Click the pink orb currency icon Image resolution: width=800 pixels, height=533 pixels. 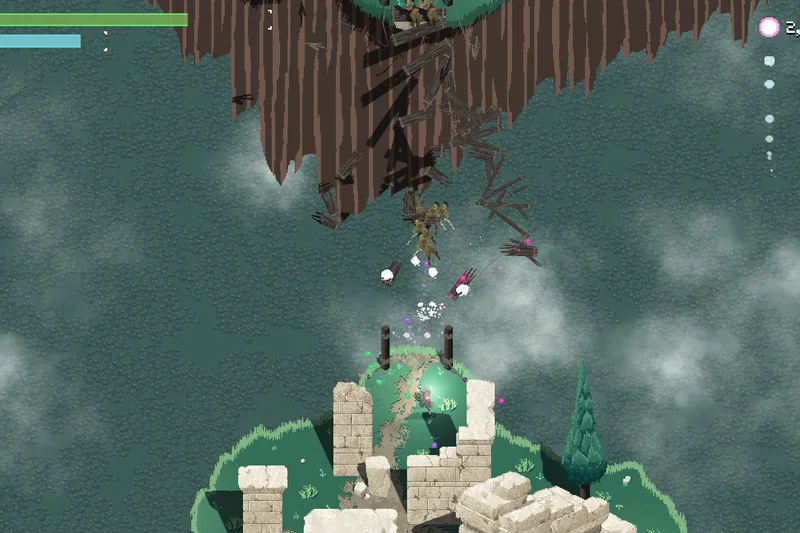[768, 28]
